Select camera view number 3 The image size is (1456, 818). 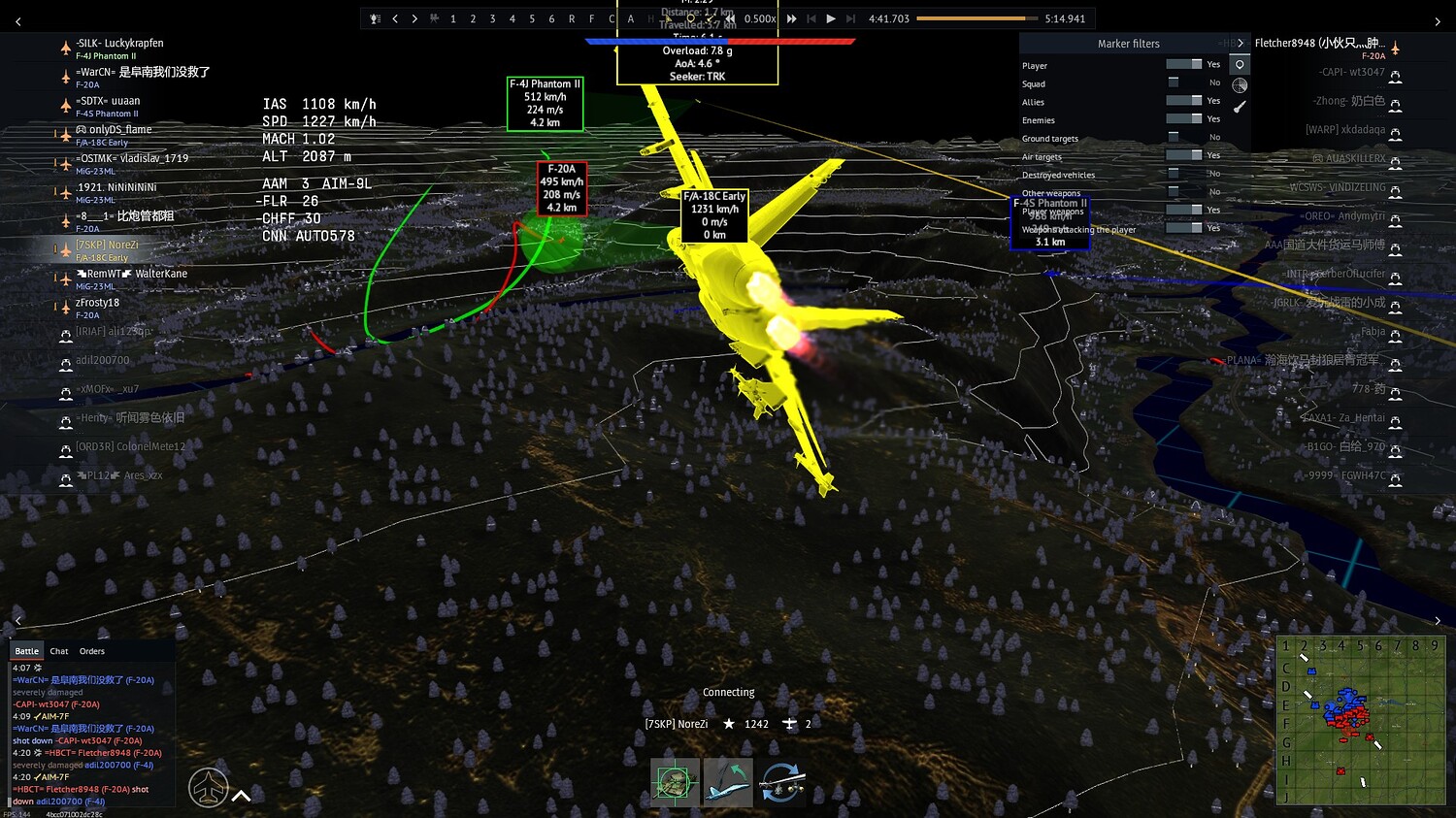point(492,18)
